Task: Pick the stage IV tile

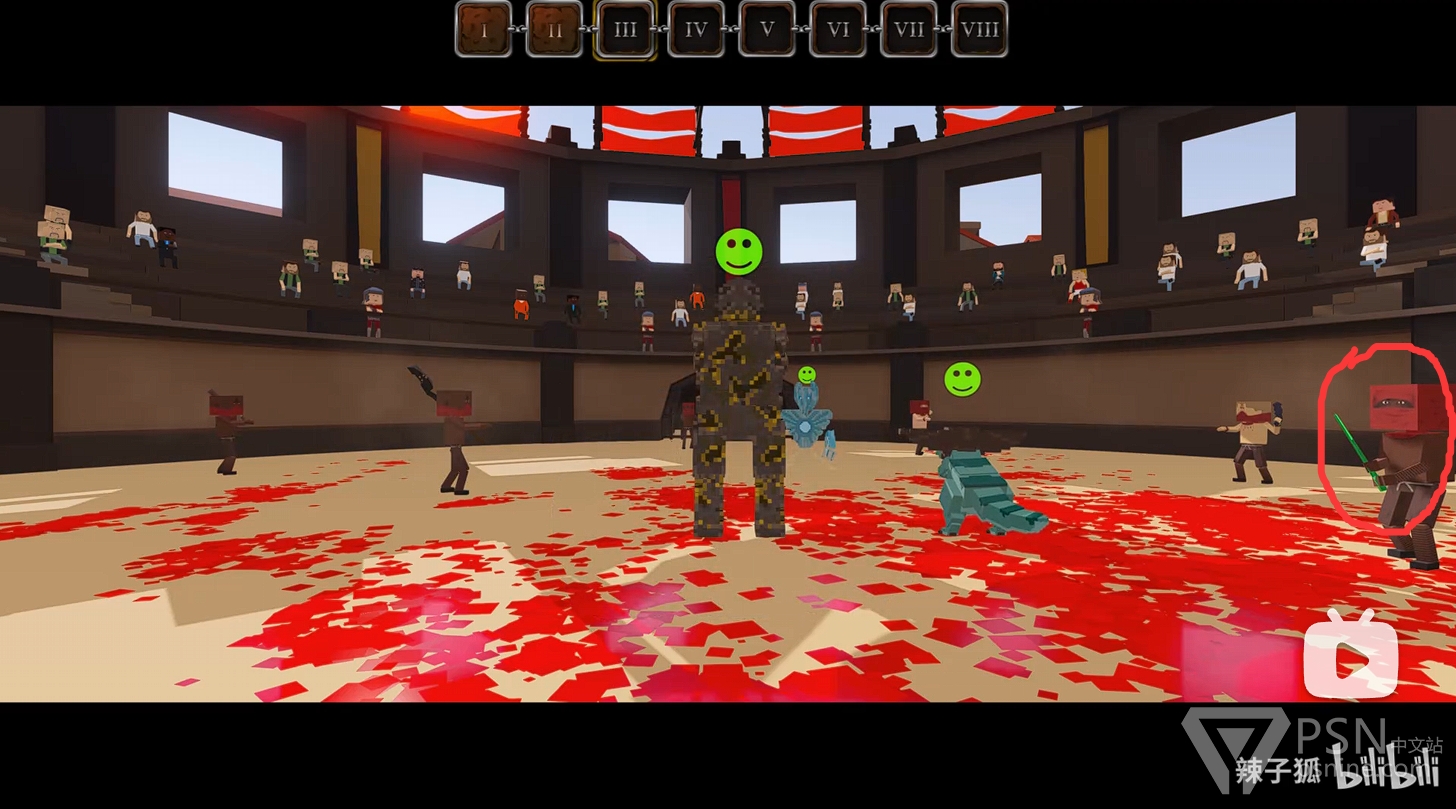Action: (696, 29)
